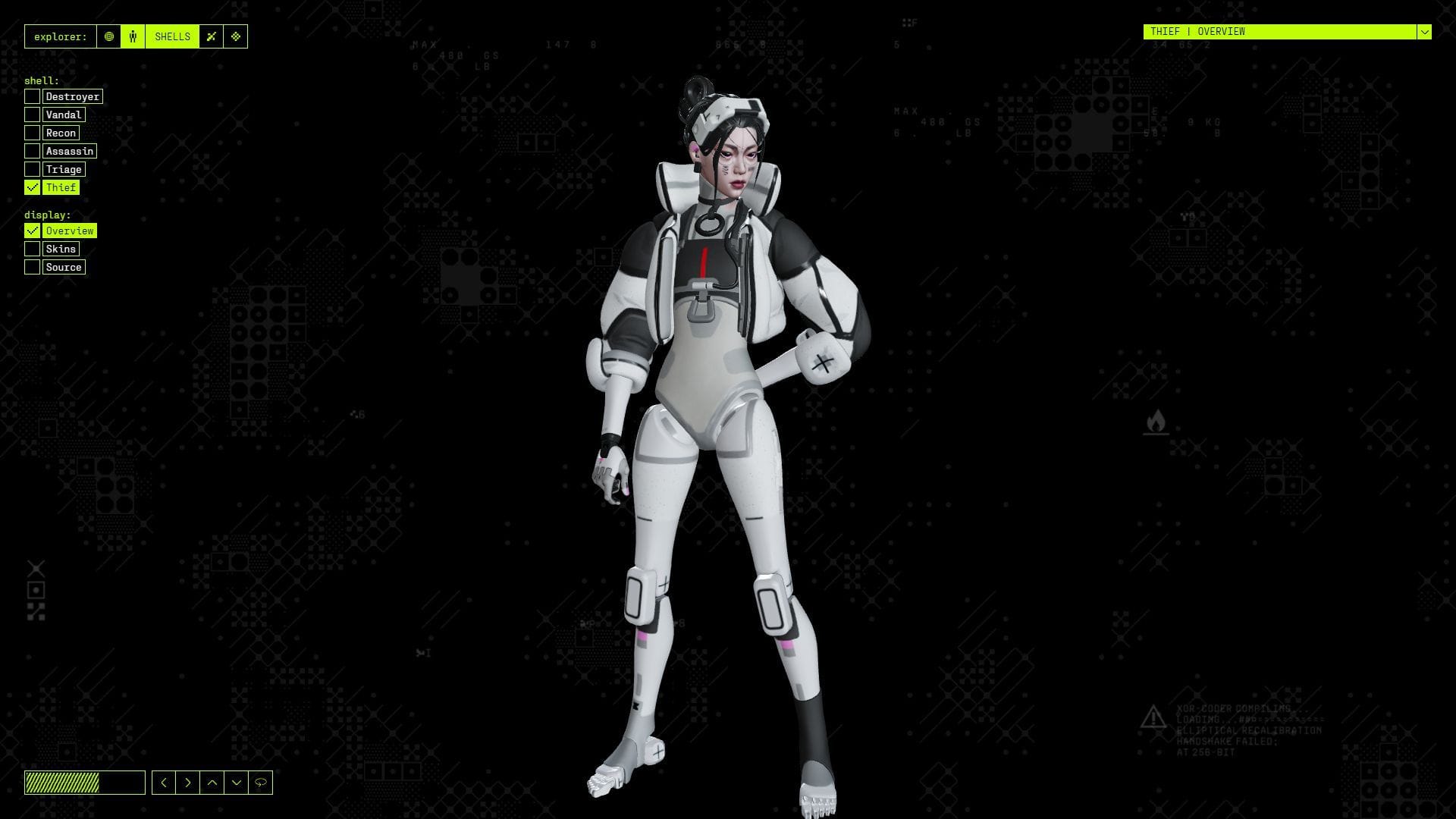Open the THIEF | OVERVIEW dropdown
Viewport: 1456px width, 819px height.
pyautogui.click(x=1425, y=33)
